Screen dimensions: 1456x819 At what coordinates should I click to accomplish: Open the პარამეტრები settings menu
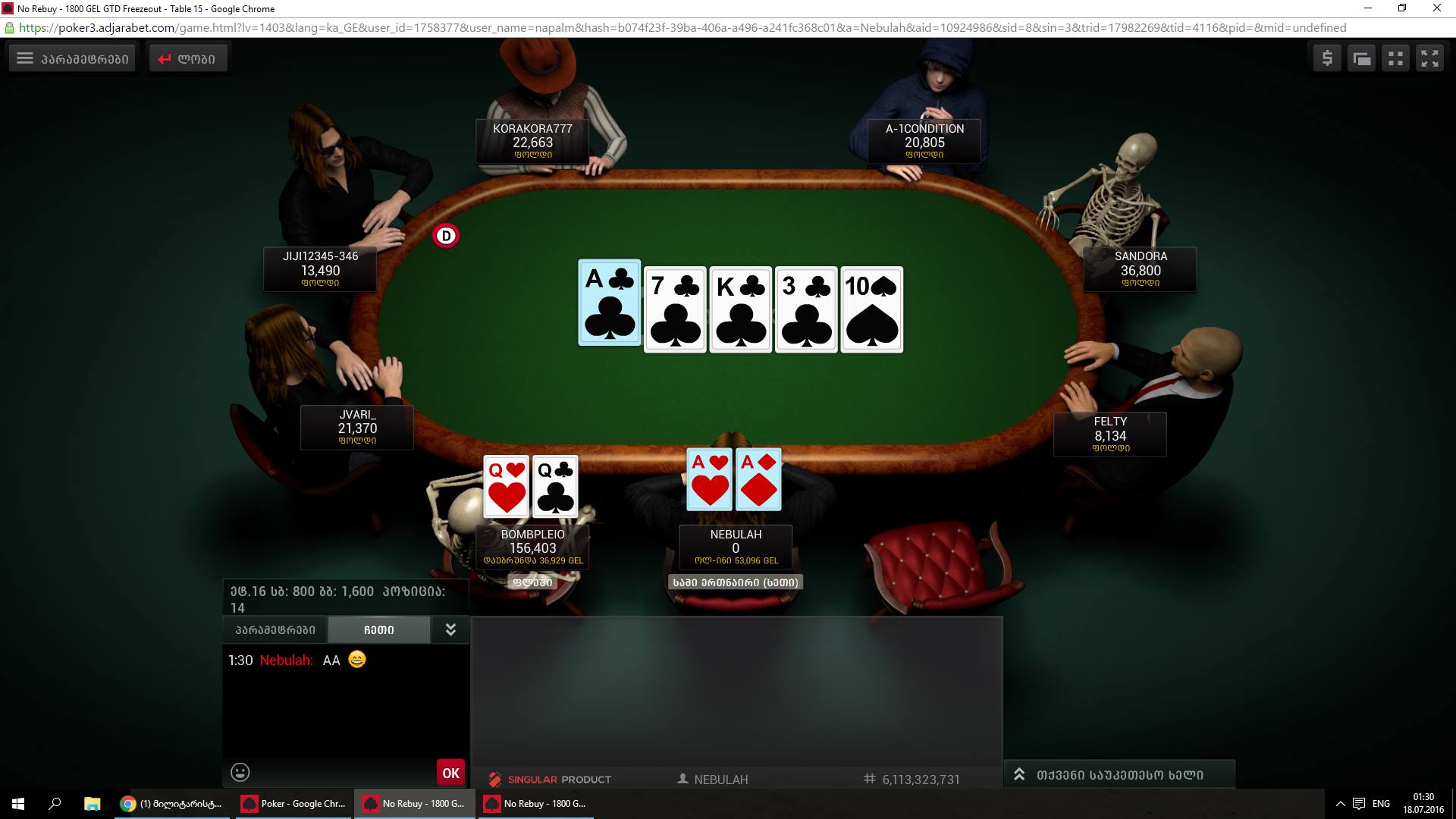(x=72, y=58)
